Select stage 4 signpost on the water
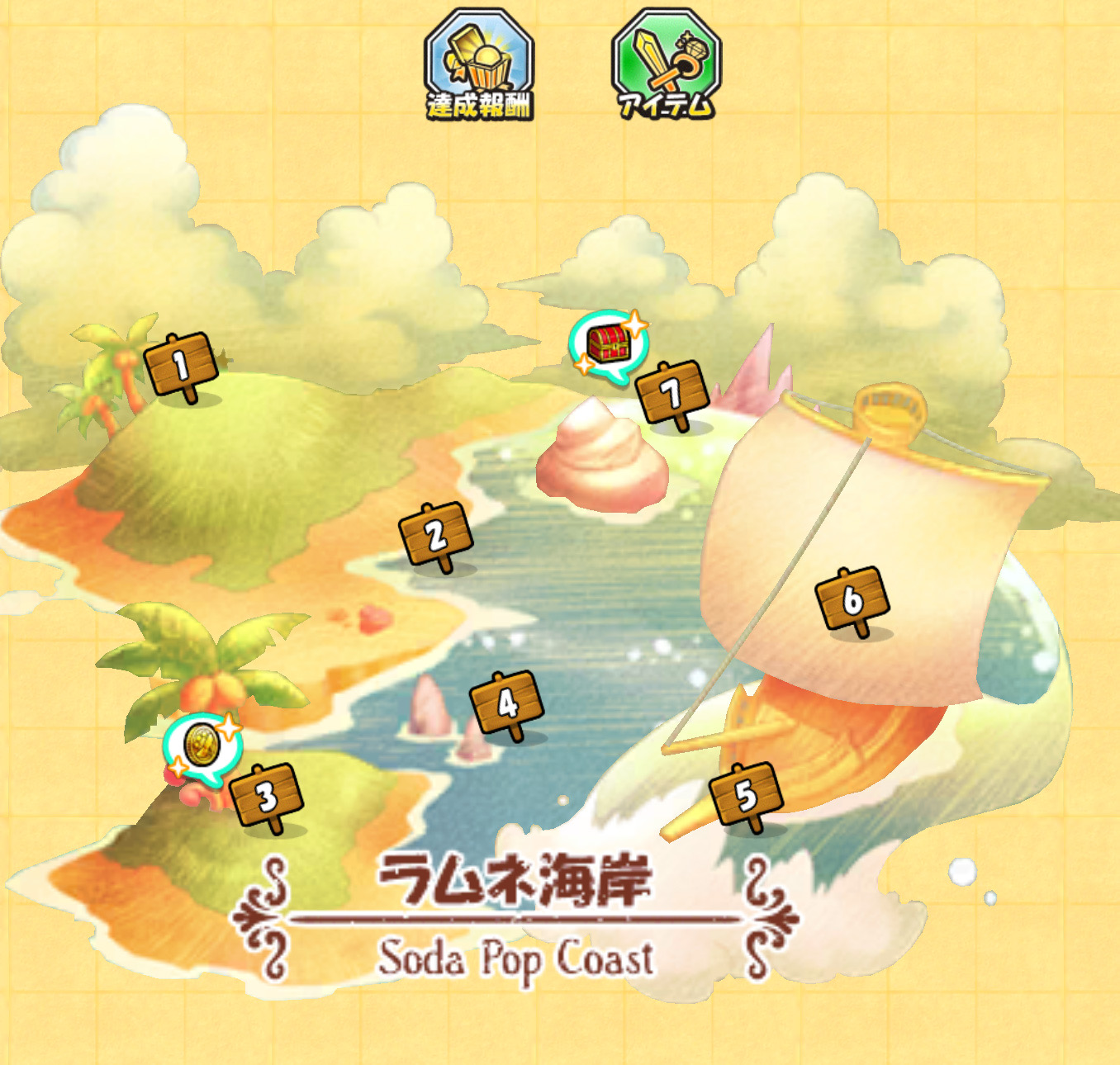 (506, 703)
